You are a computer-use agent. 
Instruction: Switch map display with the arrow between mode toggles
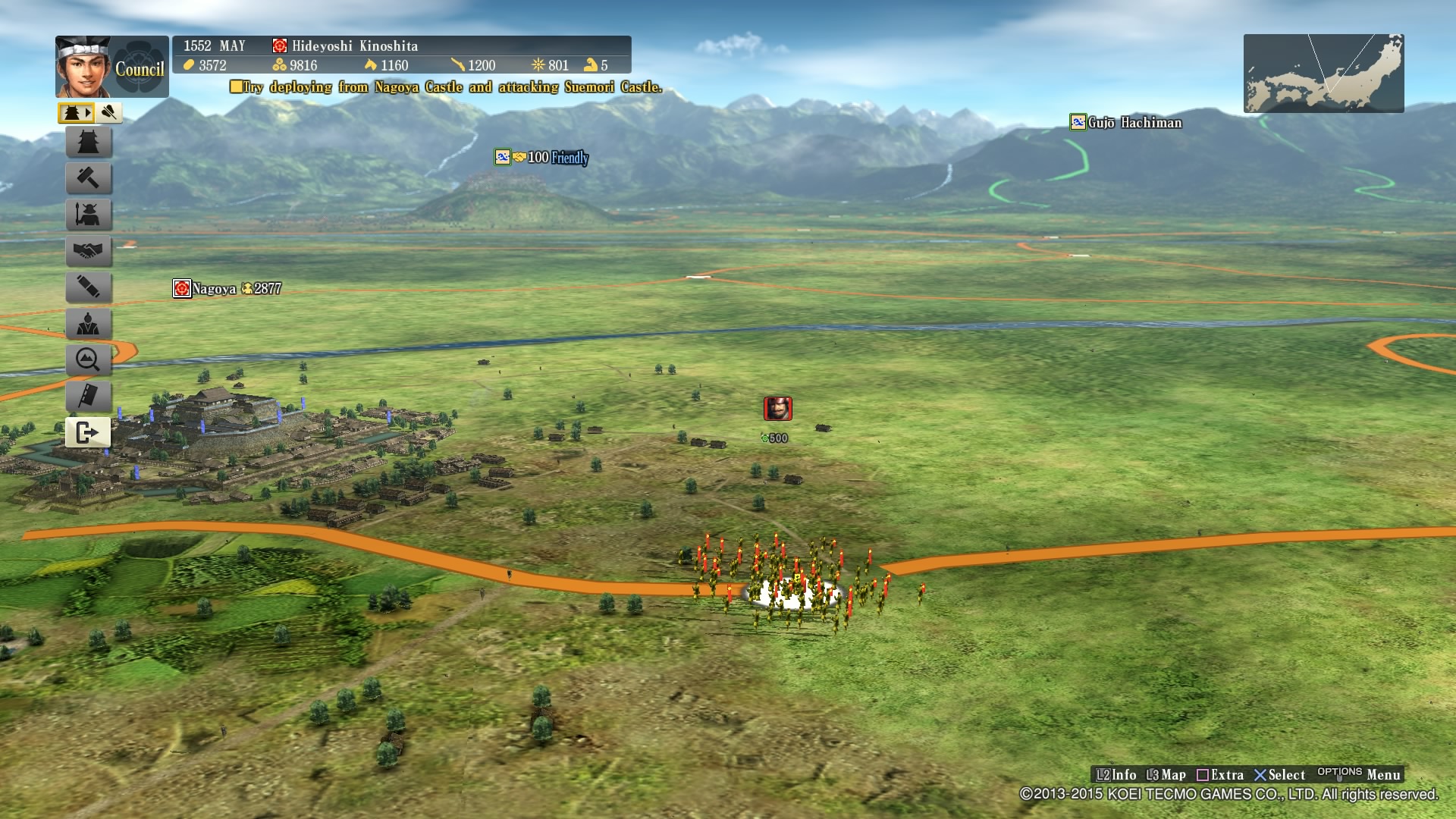point(90,112)
